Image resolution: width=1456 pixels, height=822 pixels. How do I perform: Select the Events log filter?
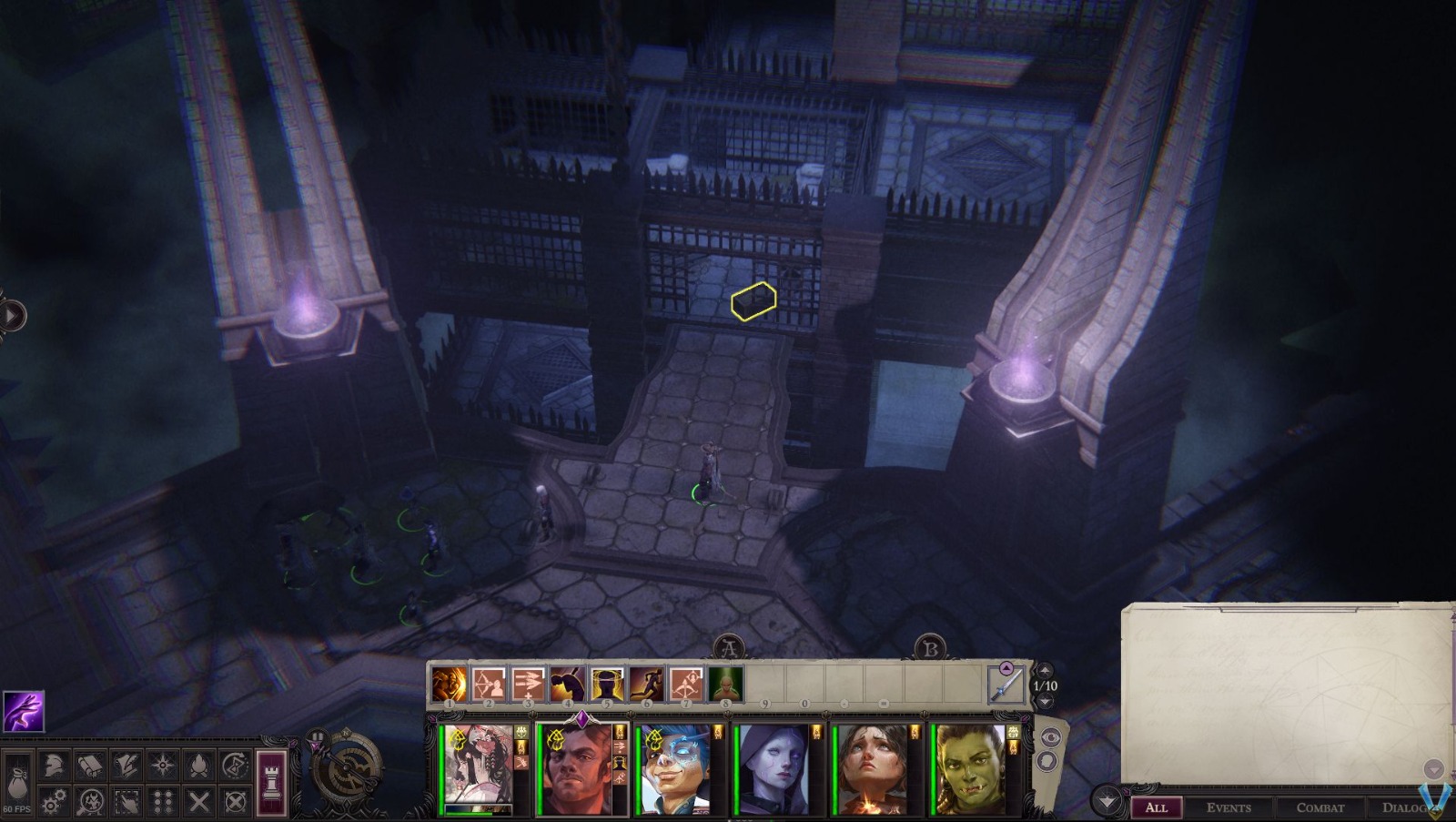pyautogui.click(x=1229, y=807)
